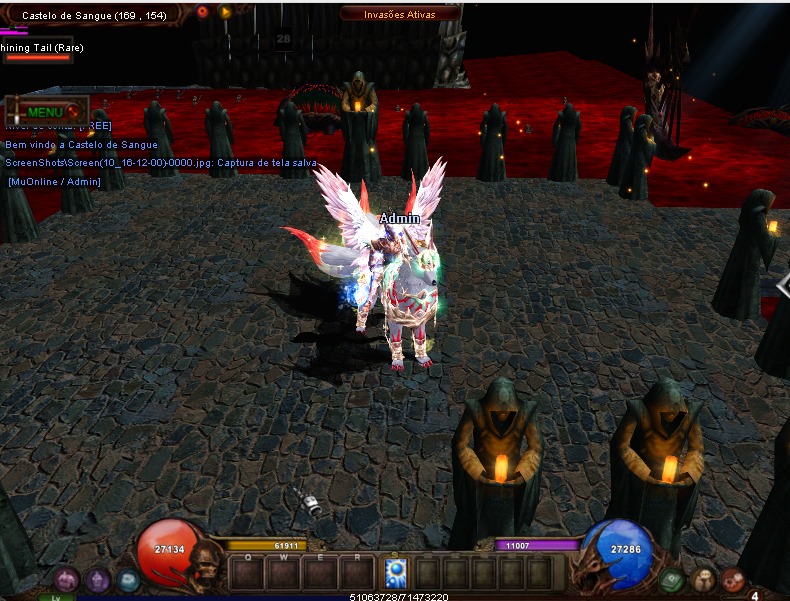The height and width of the screenshot is (601, 790).
Task: Click the green round icon at bottom right
Action: pos(673,579)
